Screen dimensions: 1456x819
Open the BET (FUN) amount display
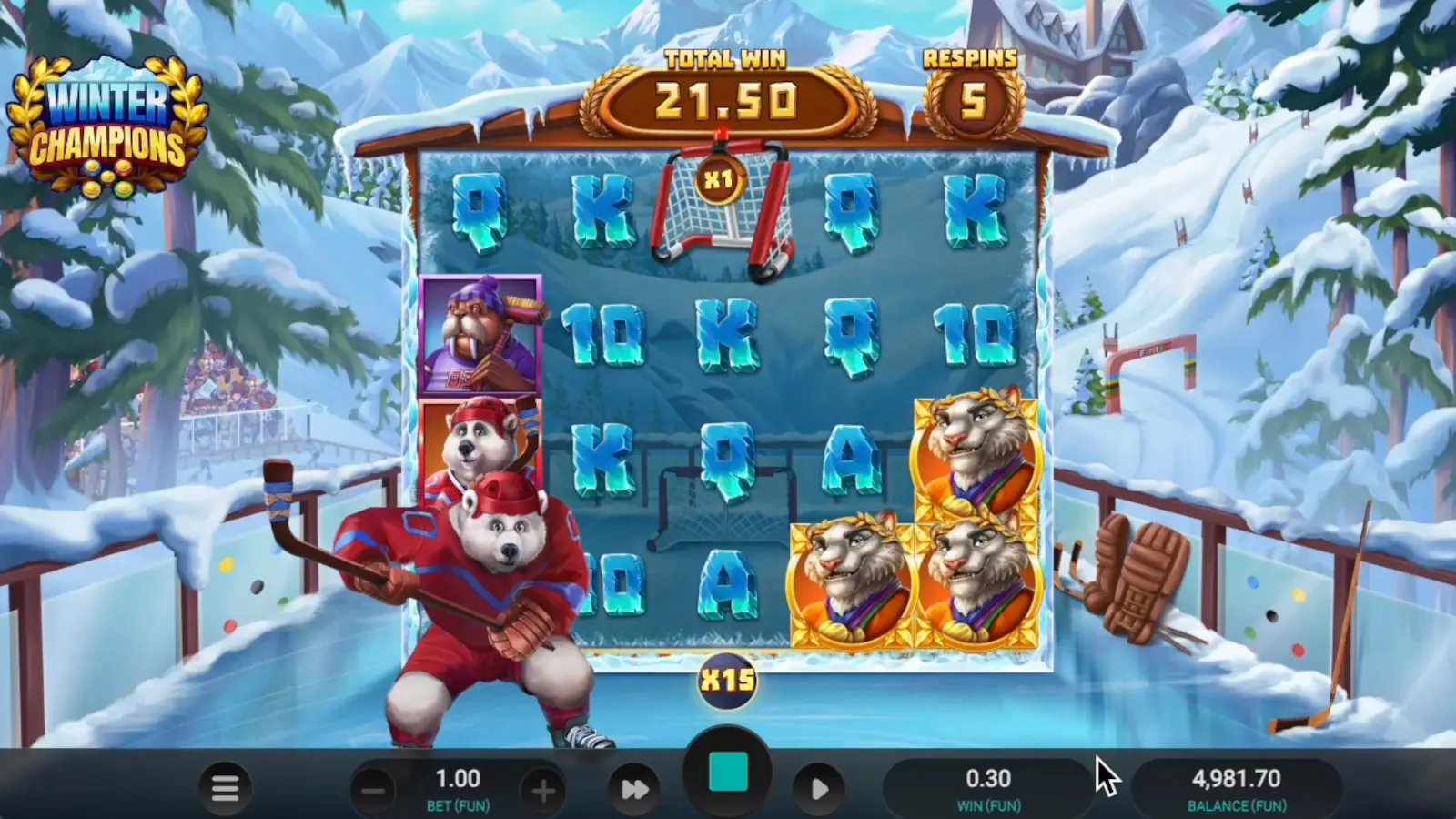coord(460,786)
